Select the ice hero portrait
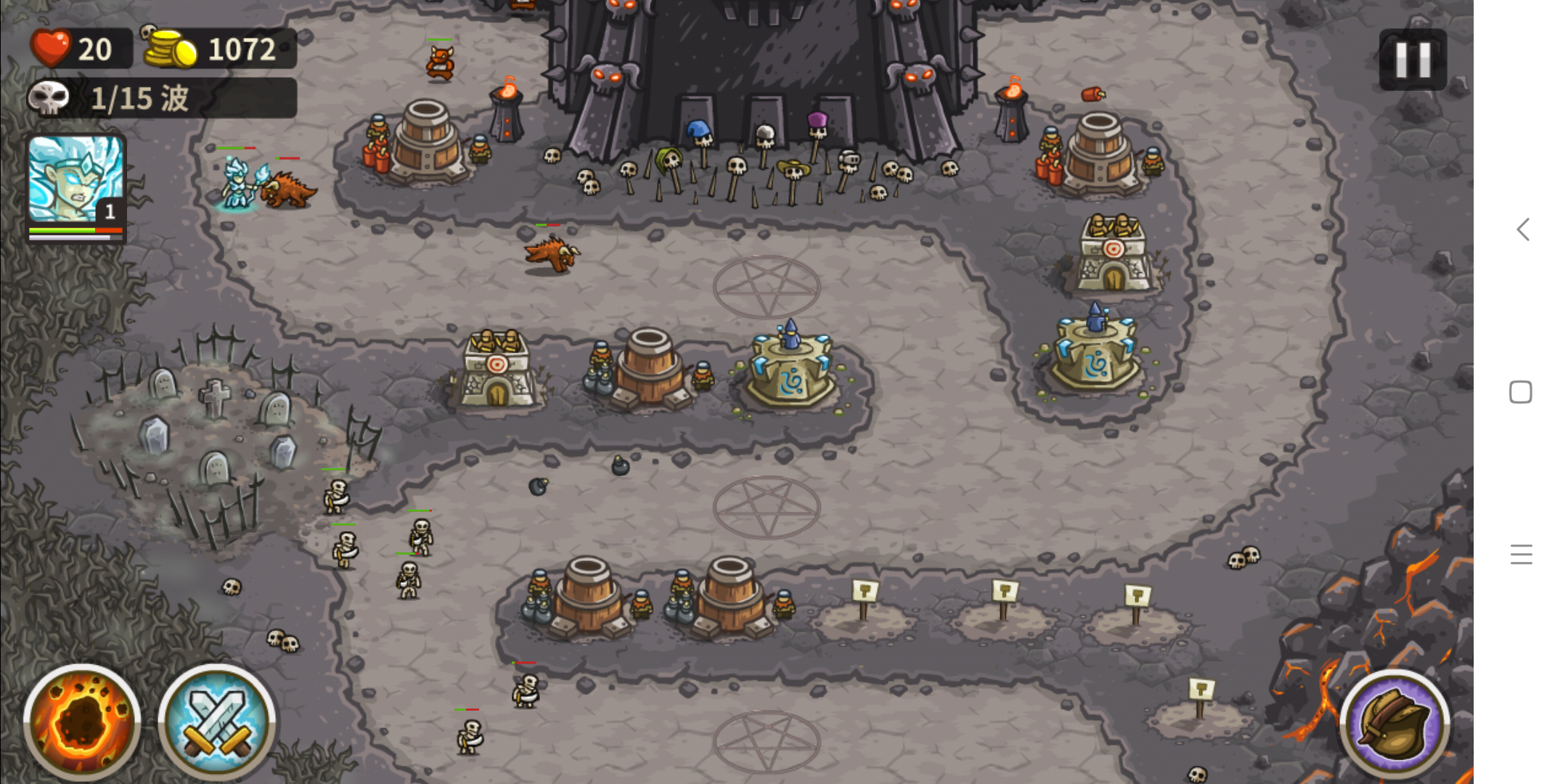The image size is (1568, 784). click(75, 181)
